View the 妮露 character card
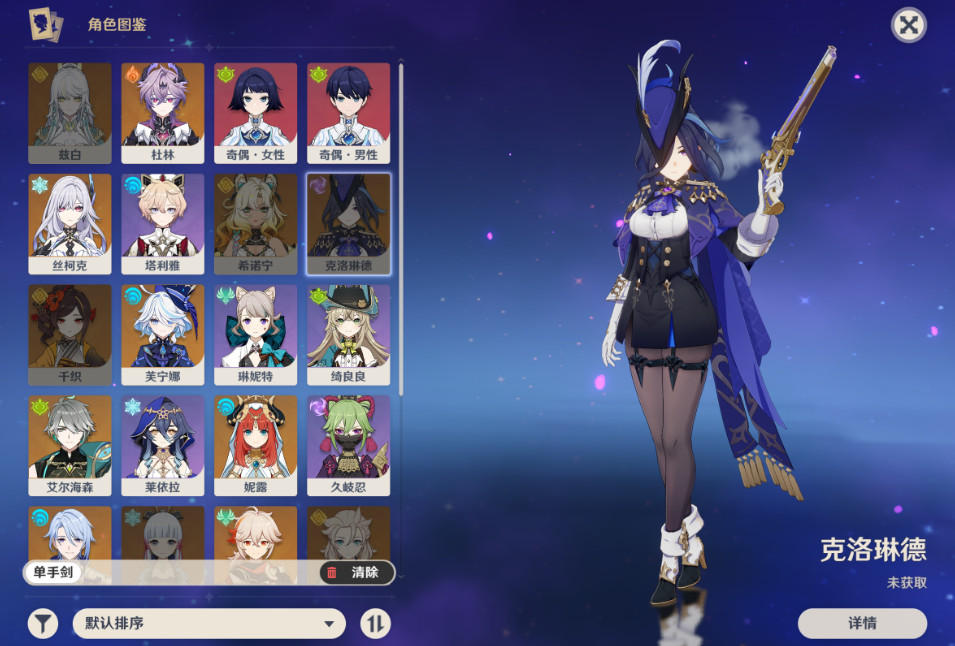 pyautogui.click(x=255, y=446)
